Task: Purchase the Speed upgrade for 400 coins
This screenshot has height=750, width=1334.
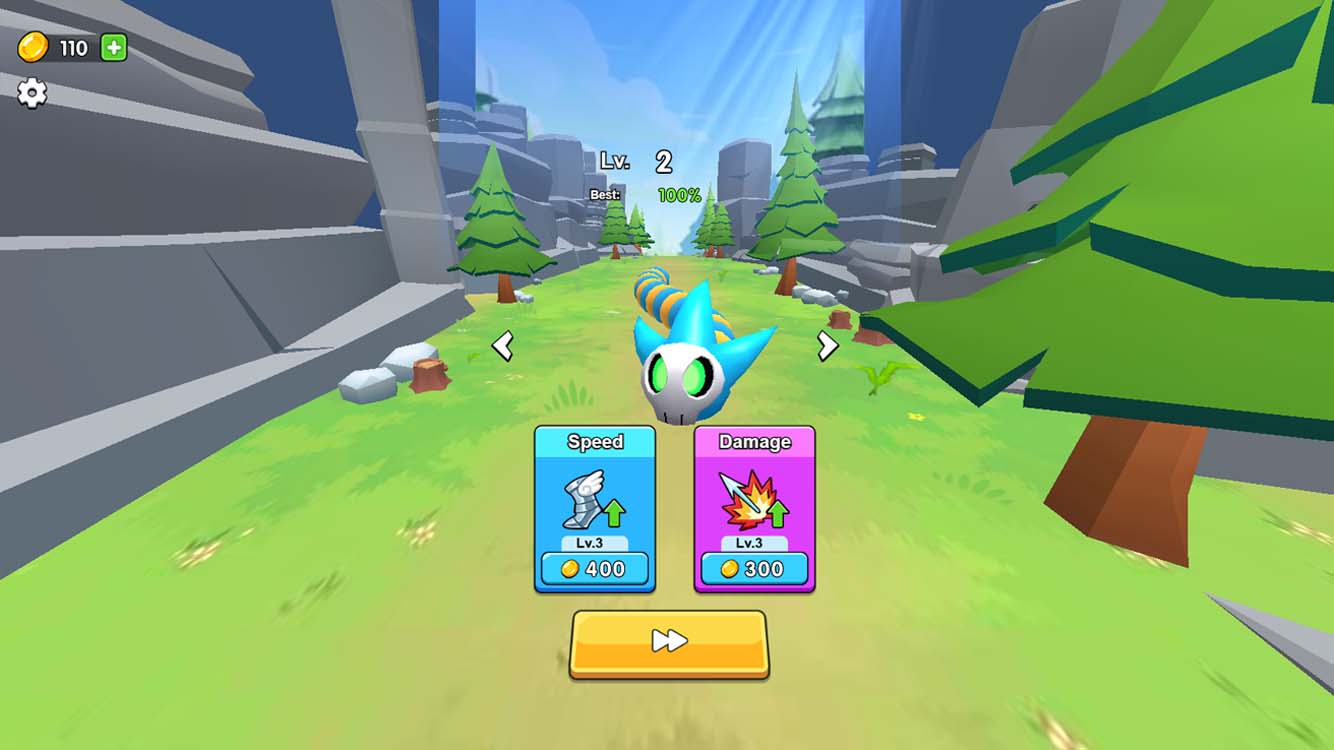Action: click(595, 568)
